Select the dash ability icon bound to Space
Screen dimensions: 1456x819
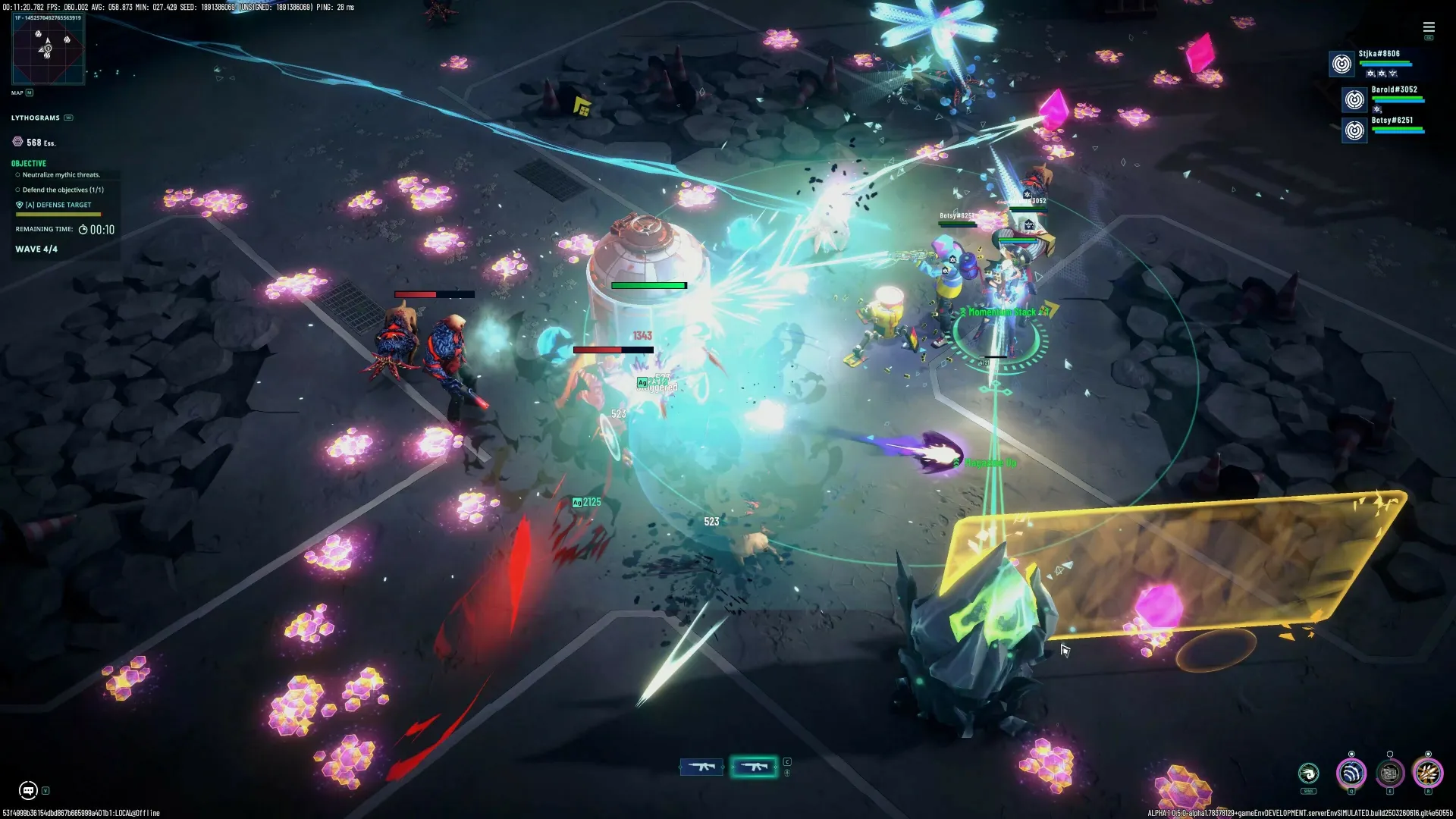[x=1307, y=774]
